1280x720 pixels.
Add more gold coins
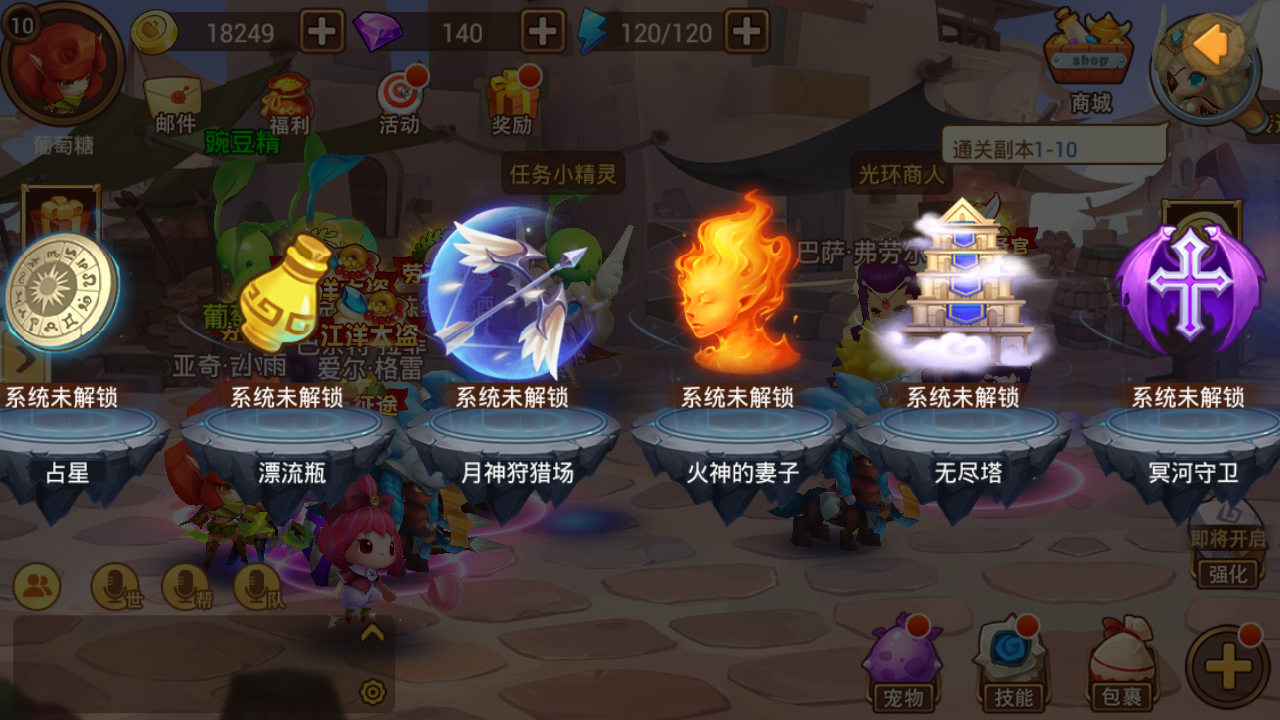click(x=321, y=33)
